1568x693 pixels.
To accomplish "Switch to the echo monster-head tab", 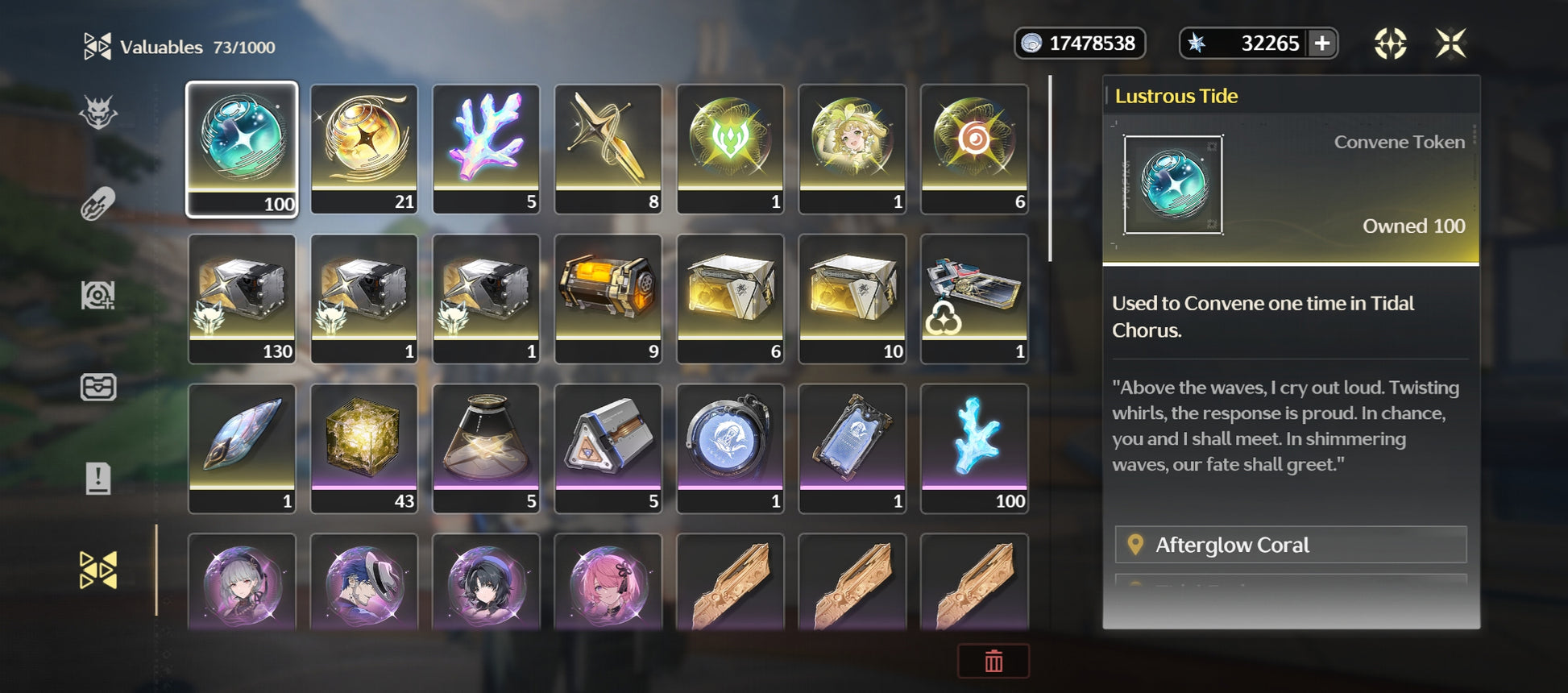I will [98, 113].
